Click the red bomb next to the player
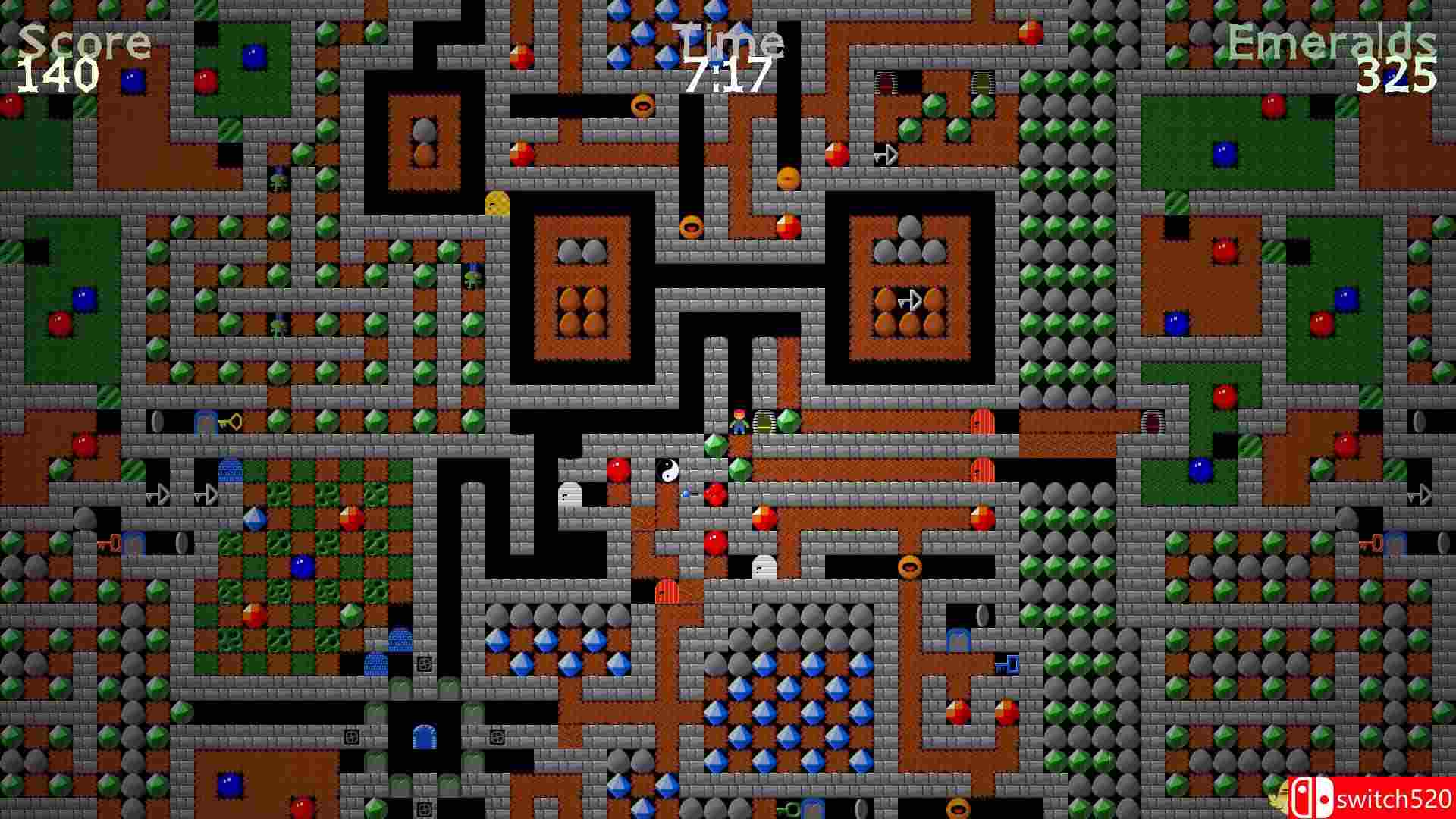The image size is (1456, 819). click(715, 493)
